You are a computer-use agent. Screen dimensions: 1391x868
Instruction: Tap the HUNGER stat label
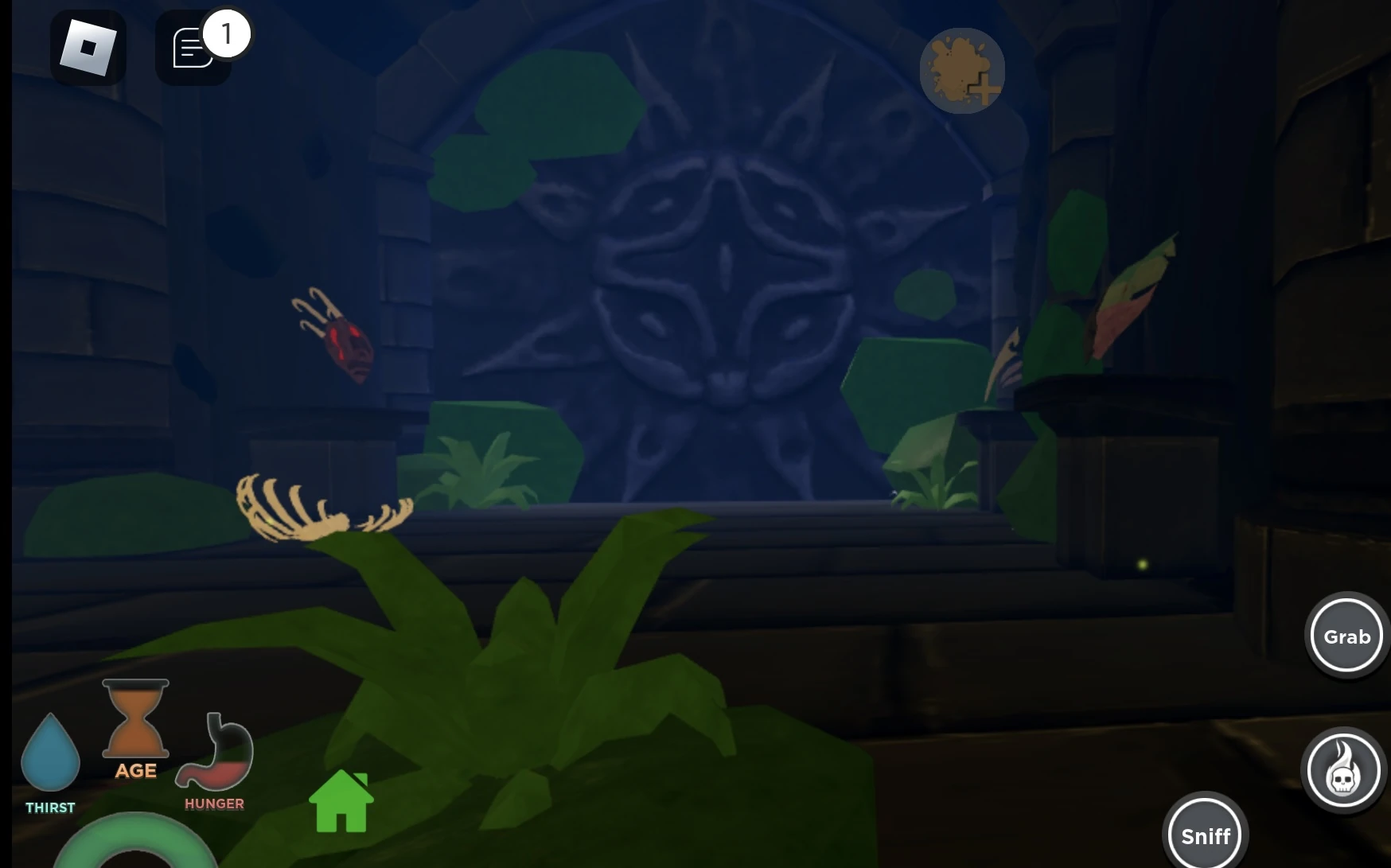click(x=213, y=803)
